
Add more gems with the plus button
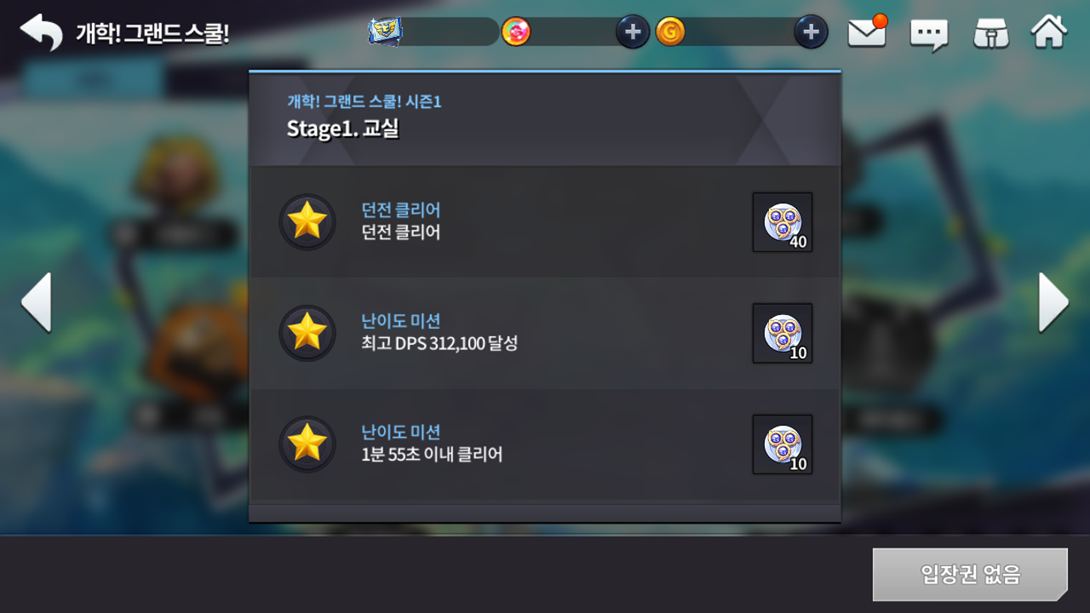click(x=632, y=32)
